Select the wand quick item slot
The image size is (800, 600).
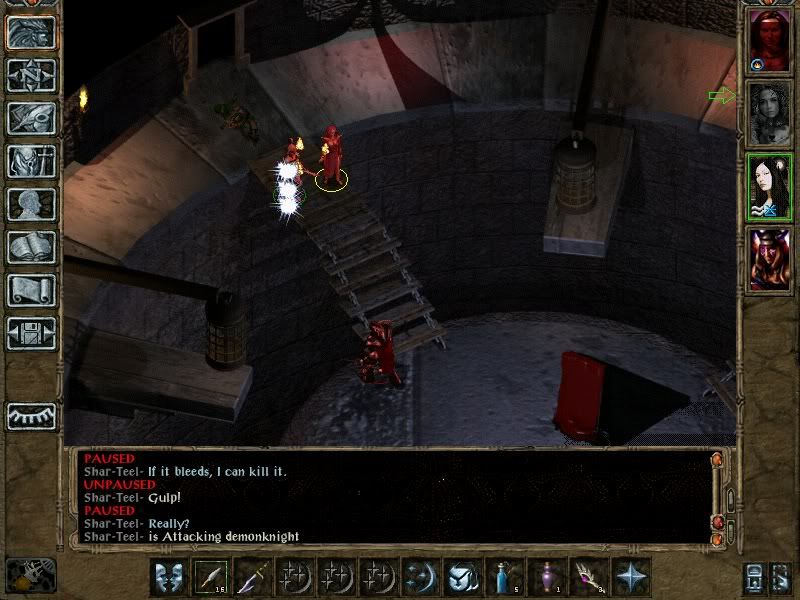point(589,577)
